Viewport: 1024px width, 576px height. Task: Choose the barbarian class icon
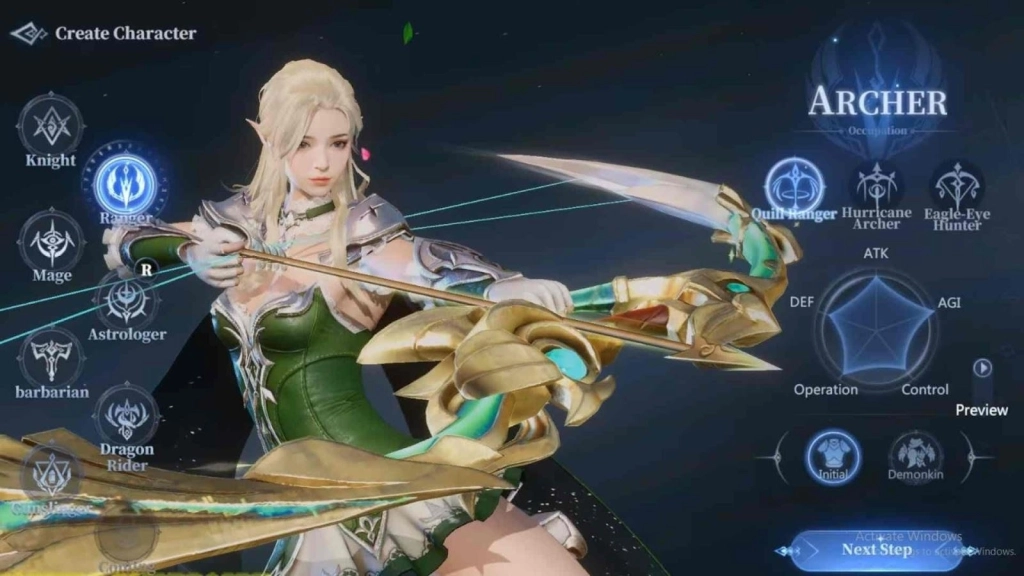(51, 357)
